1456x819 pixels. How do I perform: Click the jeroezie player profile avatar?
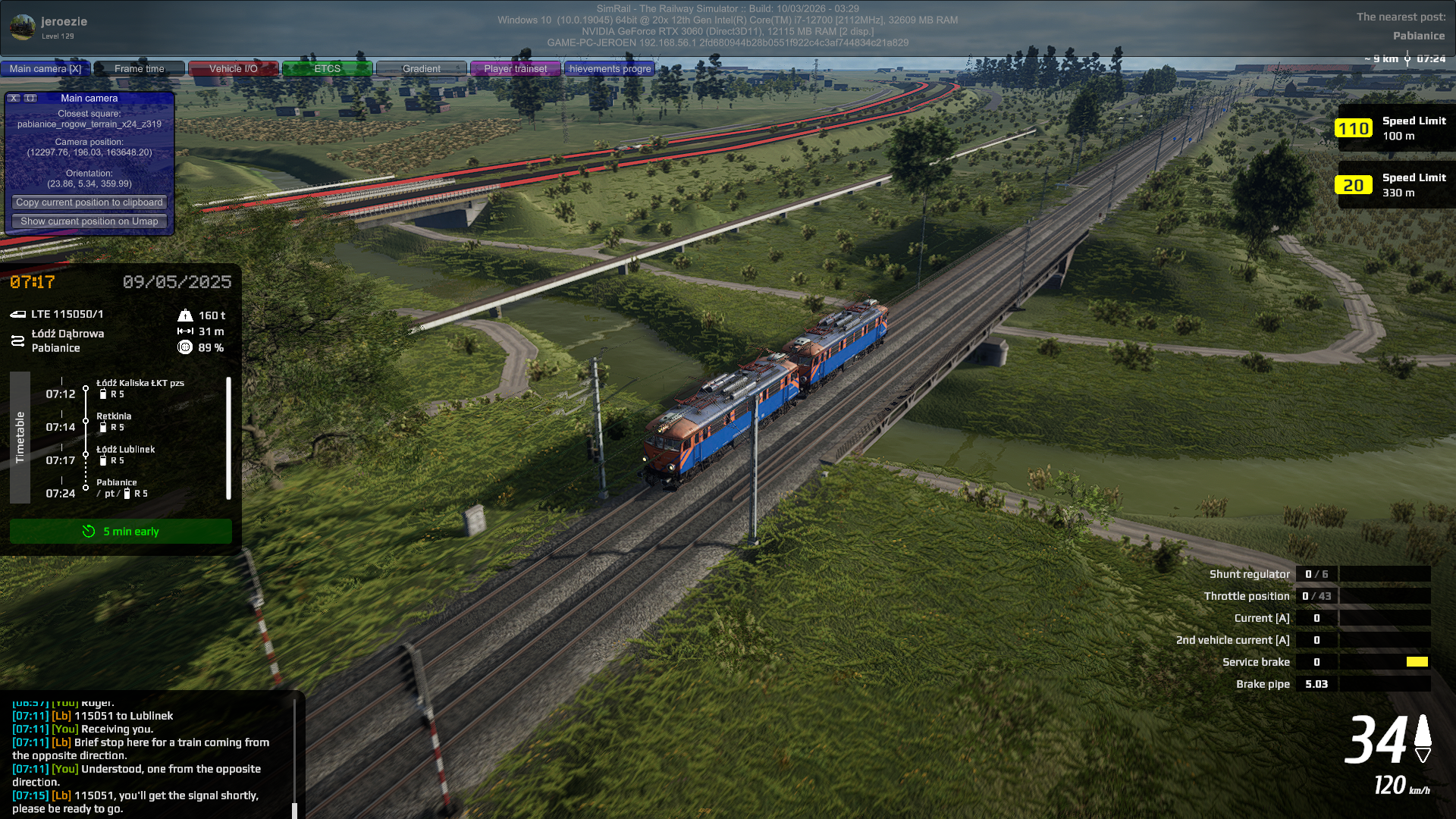click(x=23, y=27)
